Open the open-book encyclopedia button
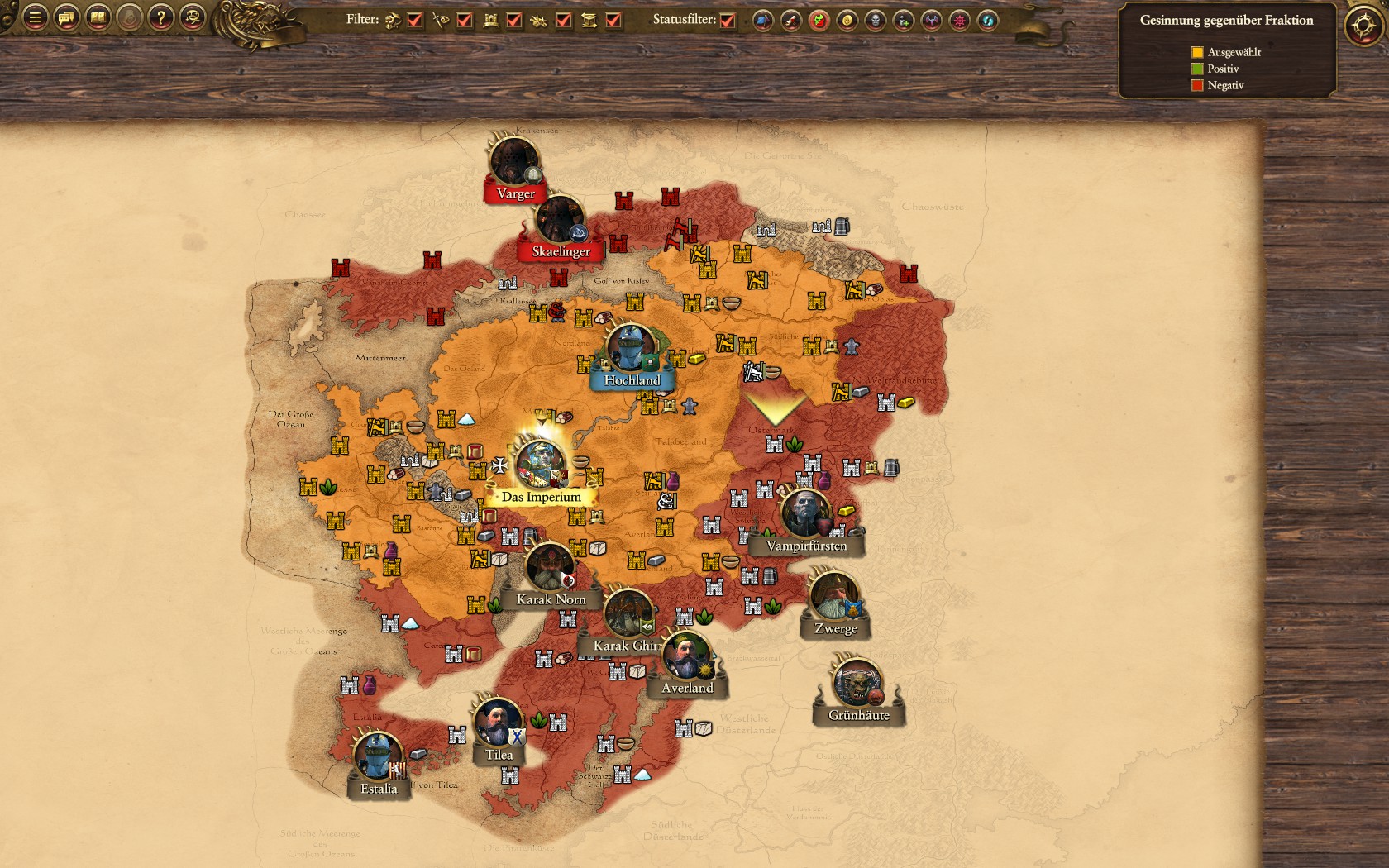 click(x=98, y=17)
